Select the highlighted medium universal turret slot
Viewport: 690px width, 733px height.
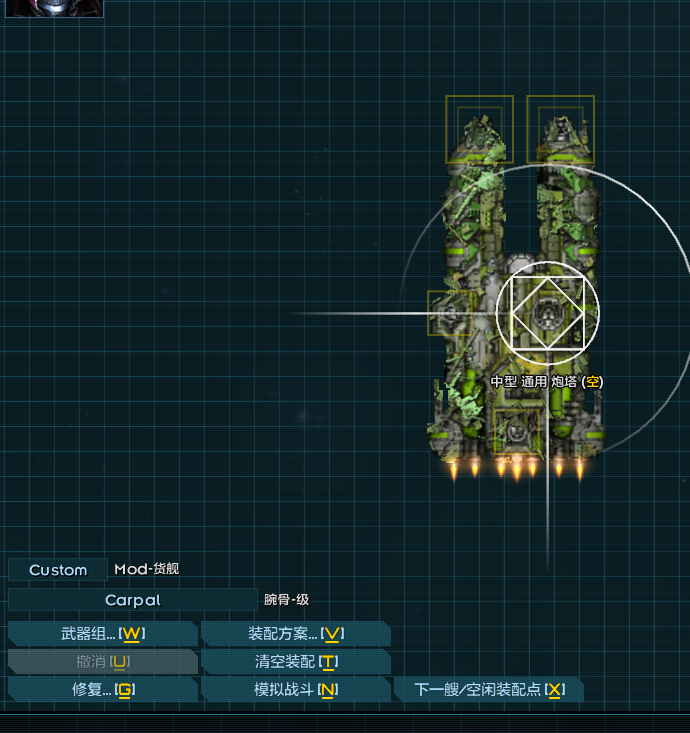tap(547, 313)
